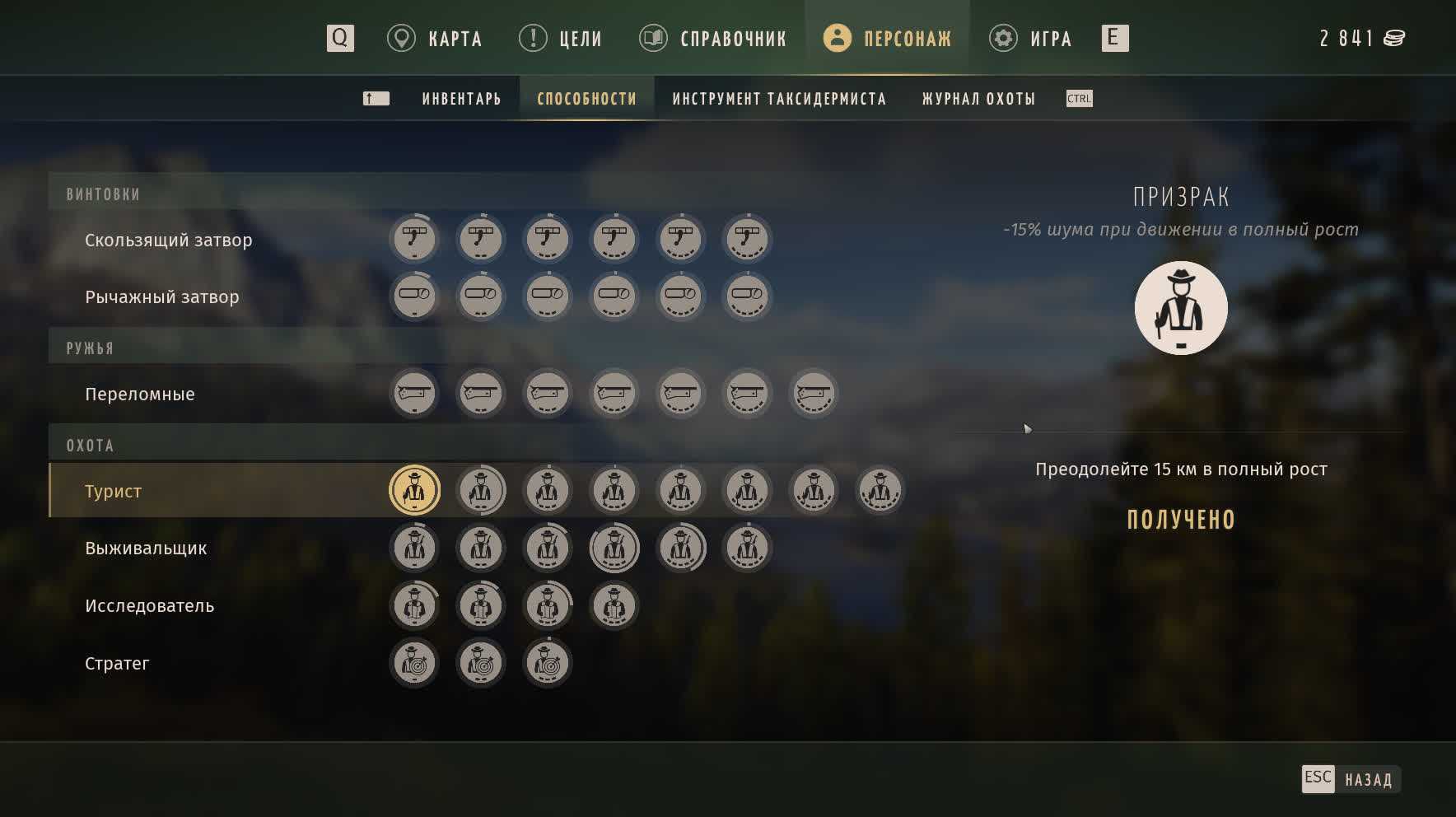Image resolution: width=1456 pixels, height=817 pixels.
Task: Select the last Стратег target perk icon
Action: (548, 663)
